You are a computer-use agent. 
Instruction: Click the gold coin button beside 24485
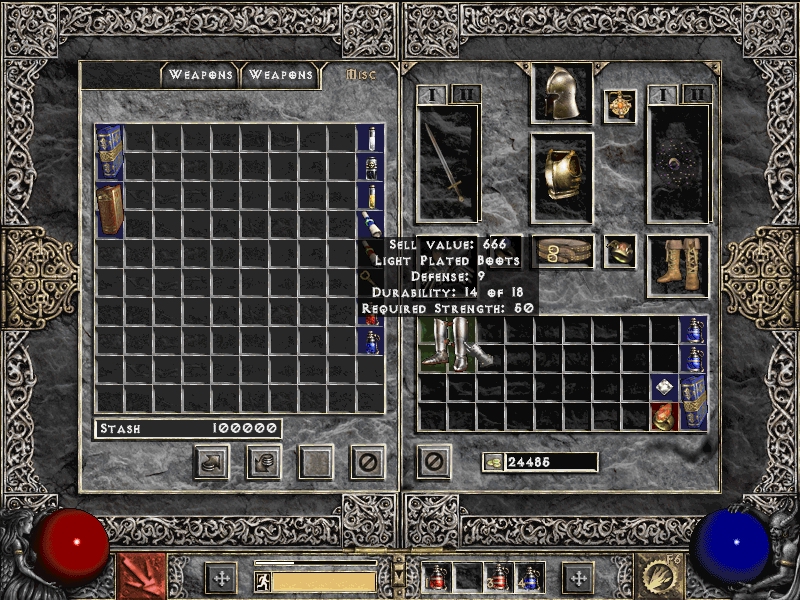[493, 462]
